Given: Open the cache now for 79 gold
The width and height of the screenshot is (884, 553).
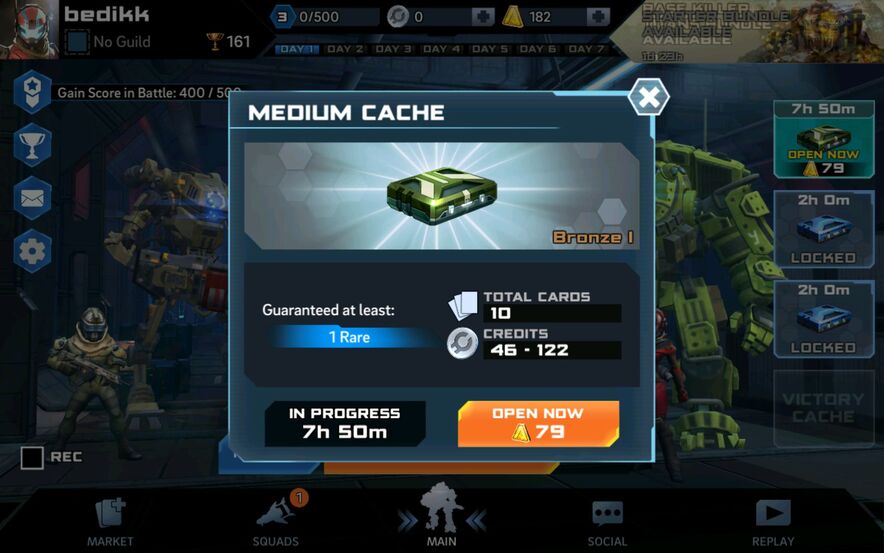Looking at the screenshot, I should tap(538, 423).
